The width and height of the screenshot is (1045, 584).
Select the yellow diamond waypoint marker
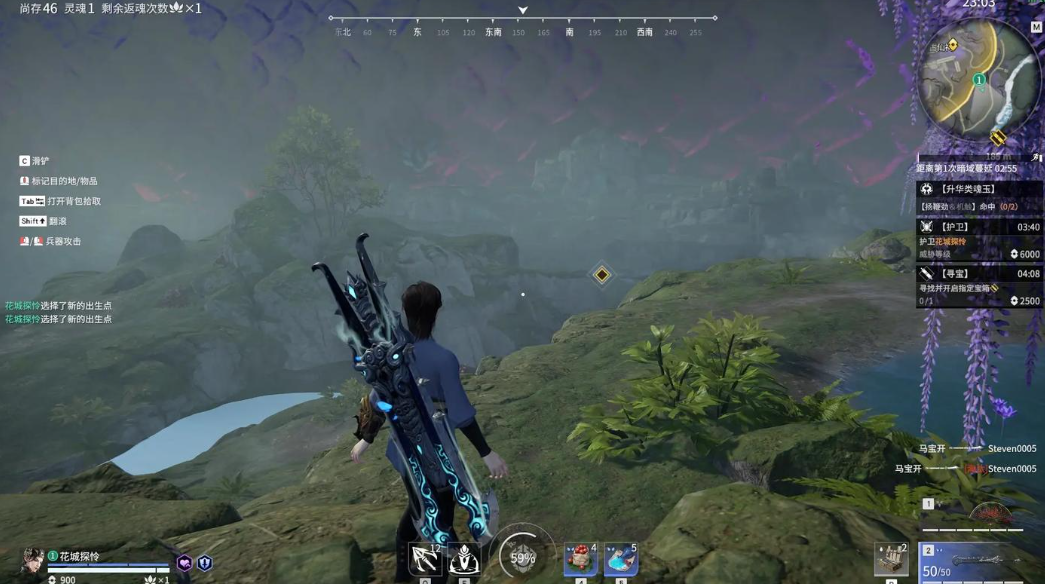pyautogui.click(x=602, y=274)
